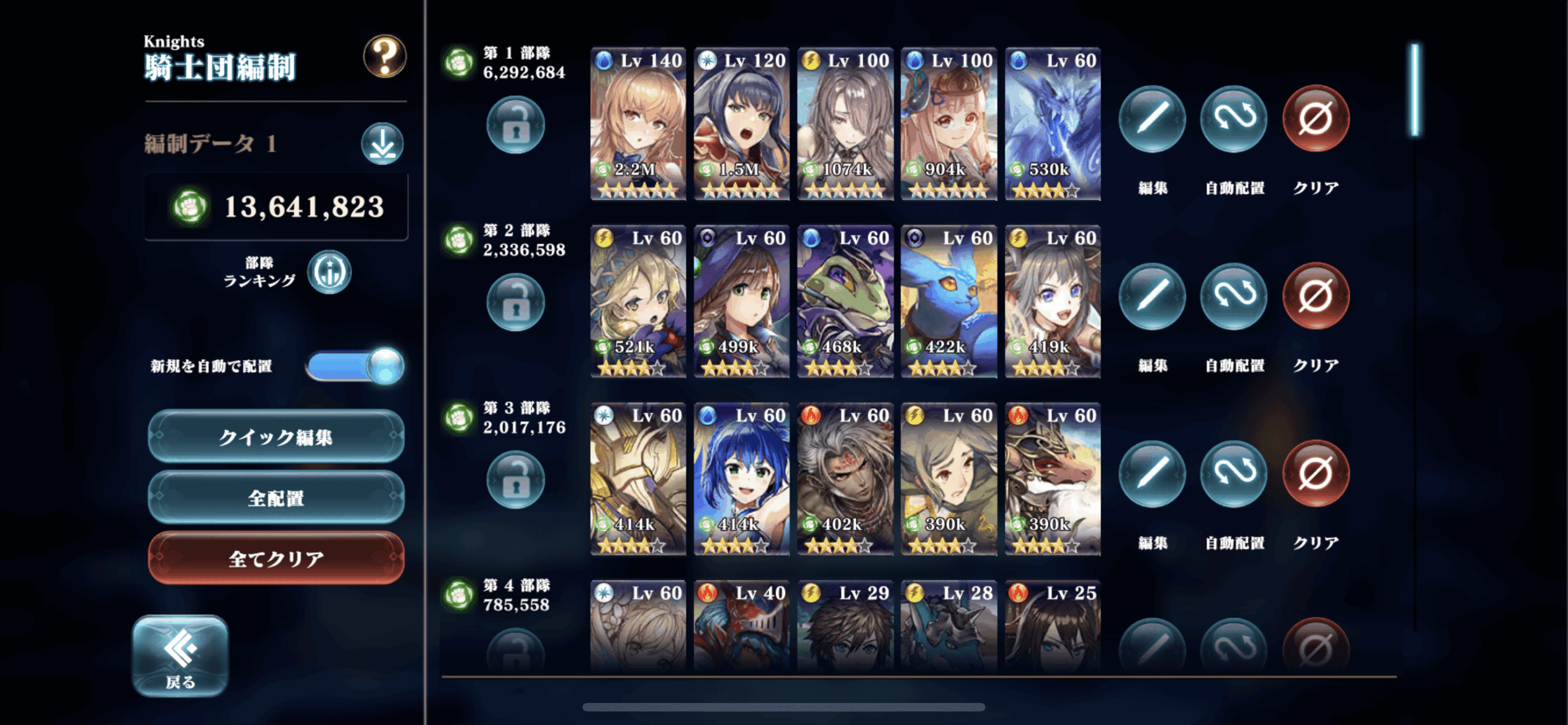Open the 部隊ランキング squad ranking icon
Viewport: 1568px width, 725px height.
[330, 272]
